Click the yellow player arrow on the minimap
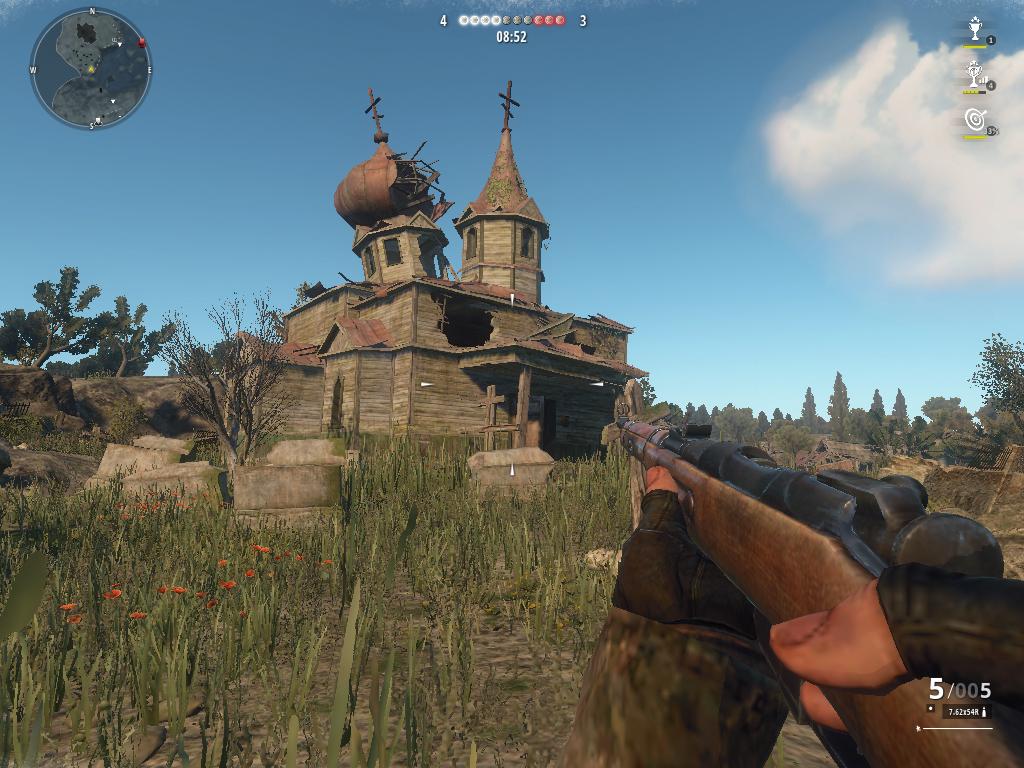The image size is (1024, 768). pos(90,69)
